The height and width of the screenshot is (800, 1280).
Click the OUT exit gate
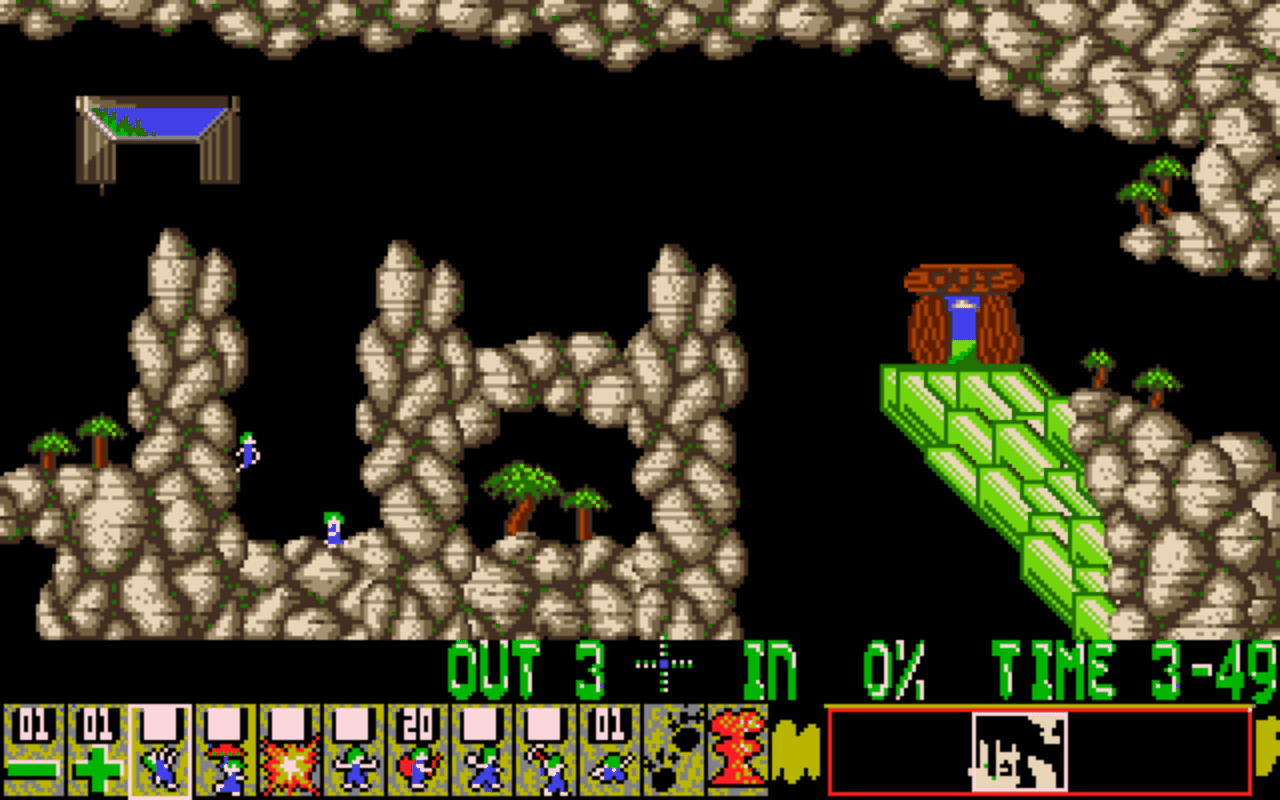(x=963, y=310)
